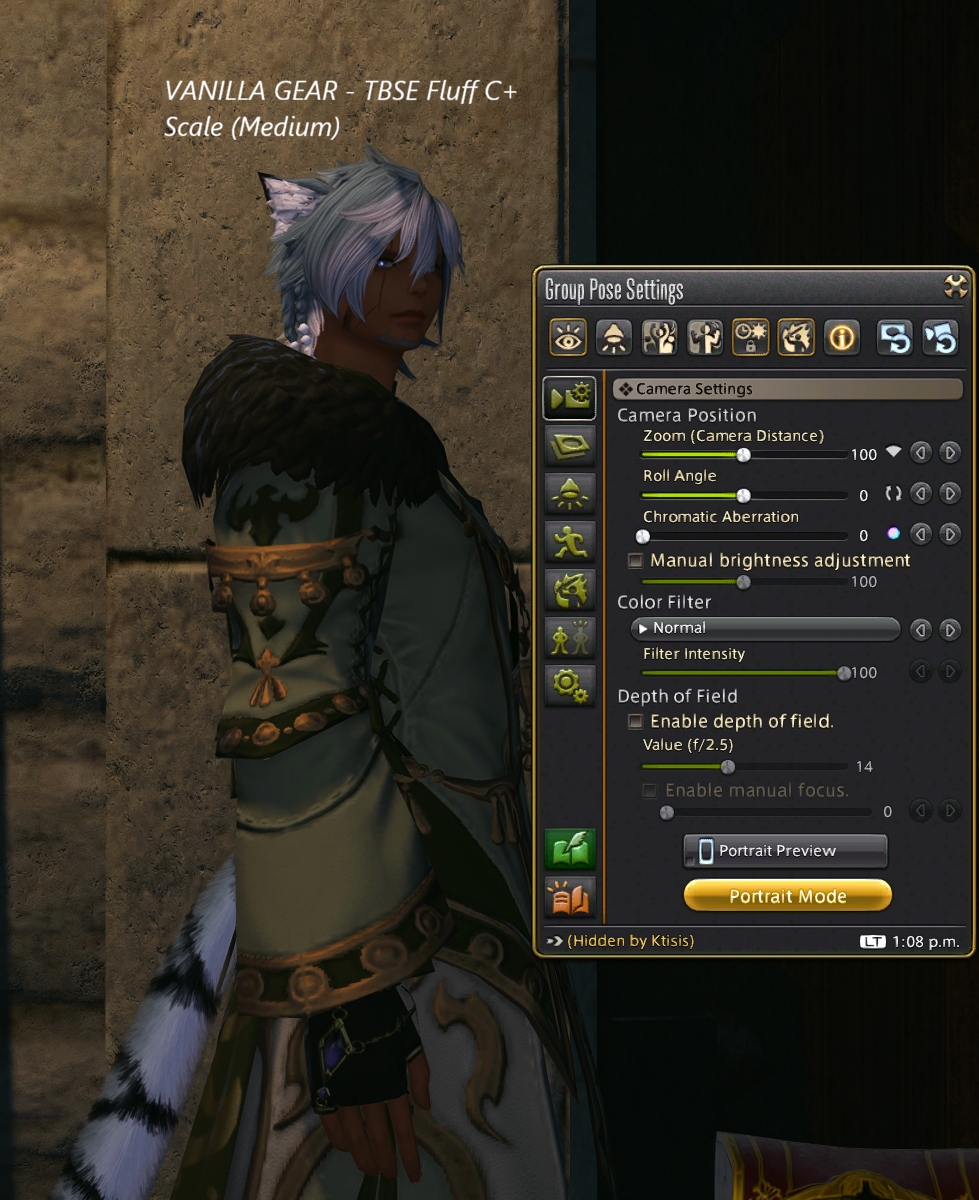Activate Portrait Mode
This screenshot has width=979, height=1200.
(787, 896)
